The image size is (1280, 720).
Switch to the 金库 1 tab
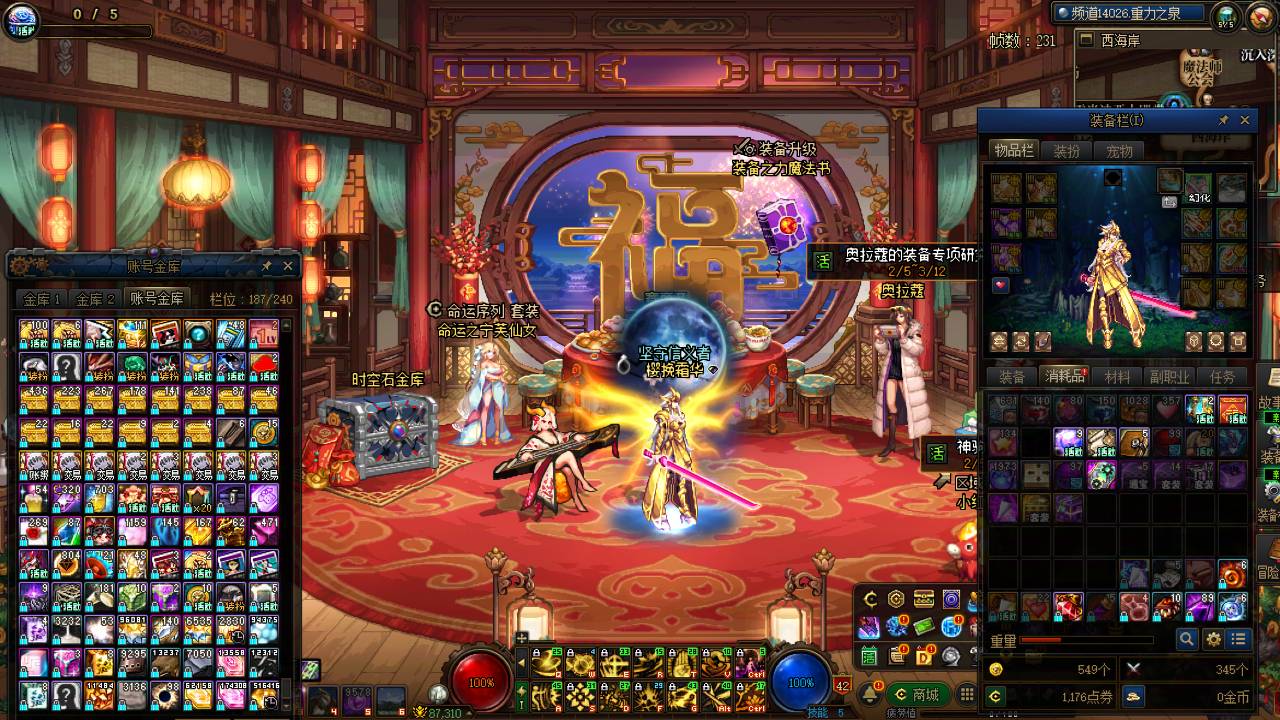(43, 299)
